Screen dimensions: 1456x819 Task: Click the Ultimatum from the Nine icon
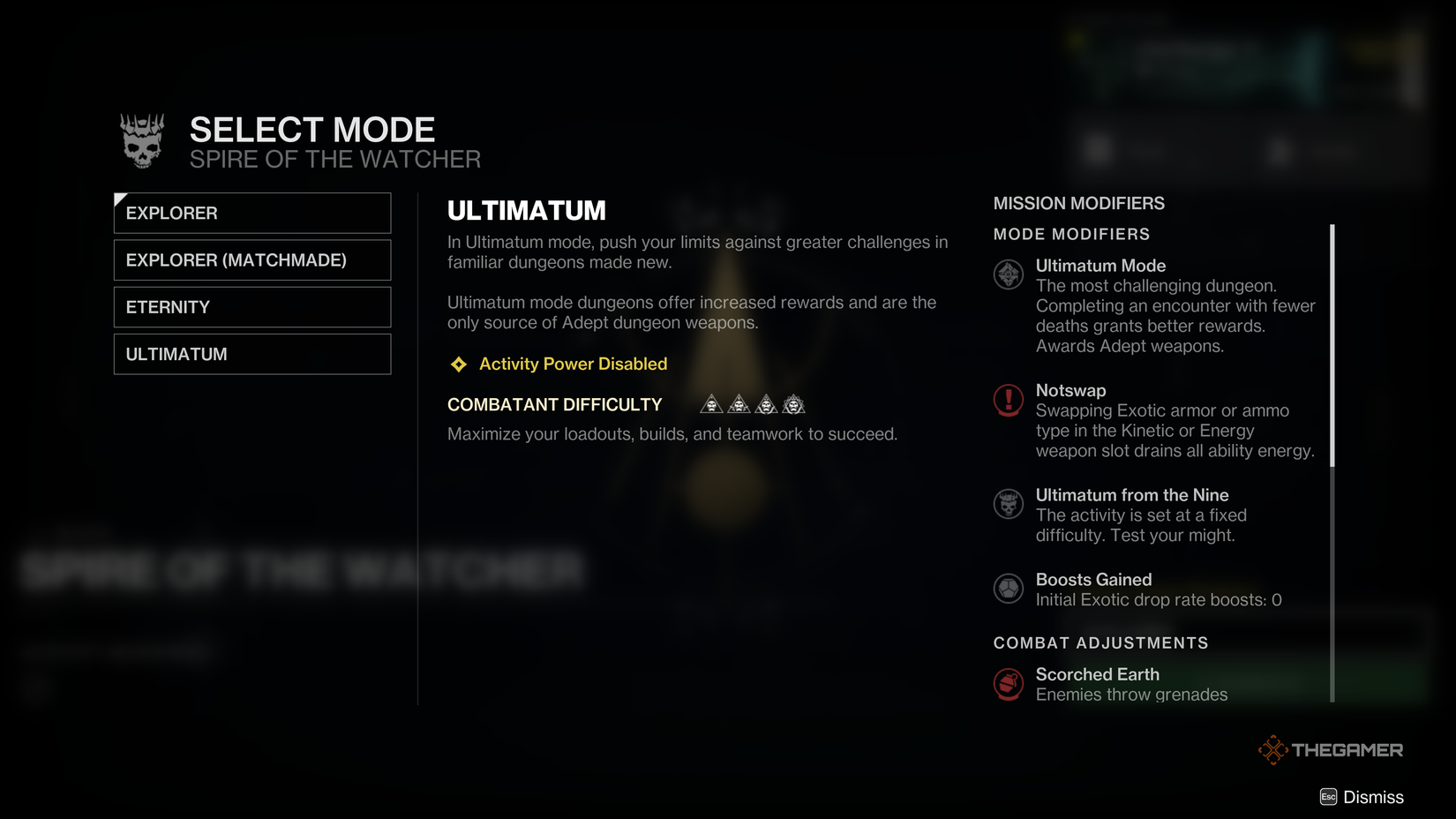point(1008,504)
